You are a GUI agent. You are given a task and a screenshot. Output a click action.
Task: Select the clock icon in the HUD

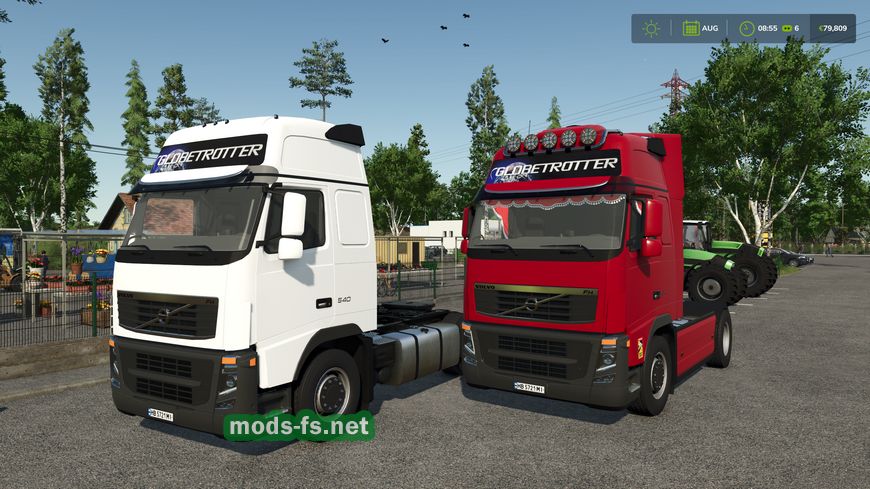746,28
